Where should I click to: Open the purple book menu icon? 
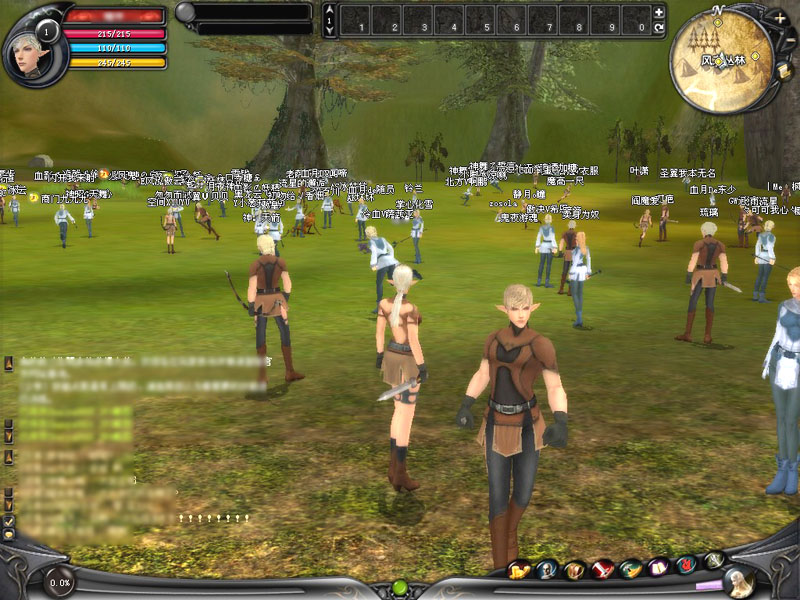658,567
